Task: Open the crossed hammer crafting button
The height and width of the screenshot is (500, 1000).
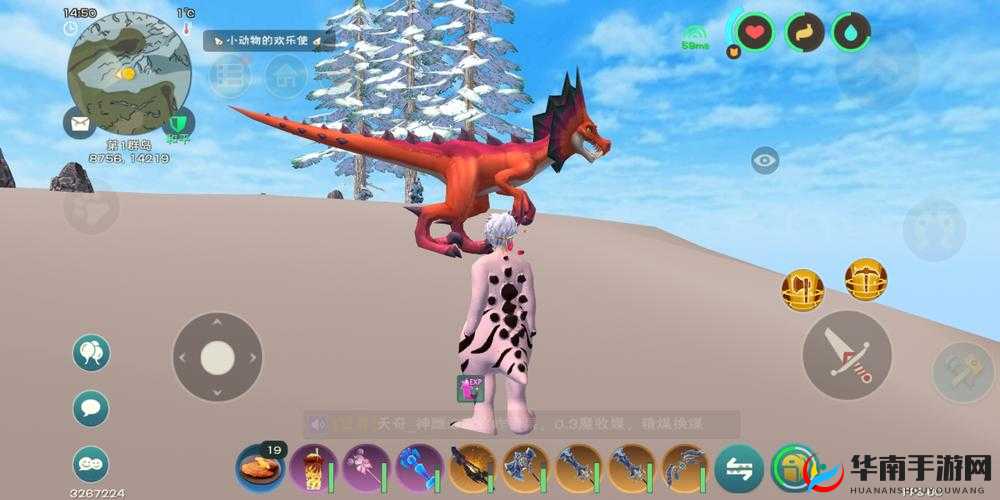Action: 962,372
